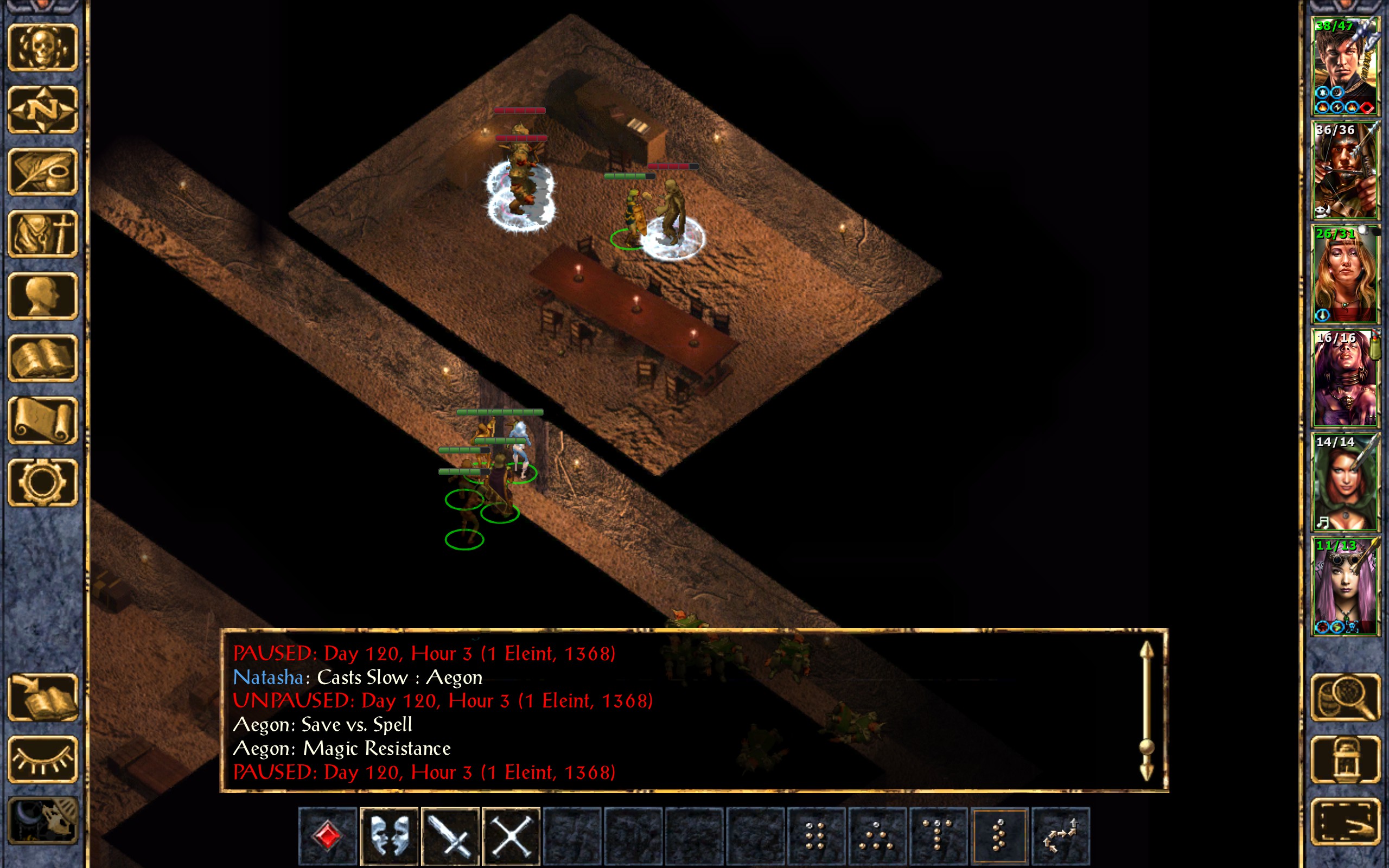Click the masks talk button
This screenshot has height=868, width=1389.
[x=389, y=836]
